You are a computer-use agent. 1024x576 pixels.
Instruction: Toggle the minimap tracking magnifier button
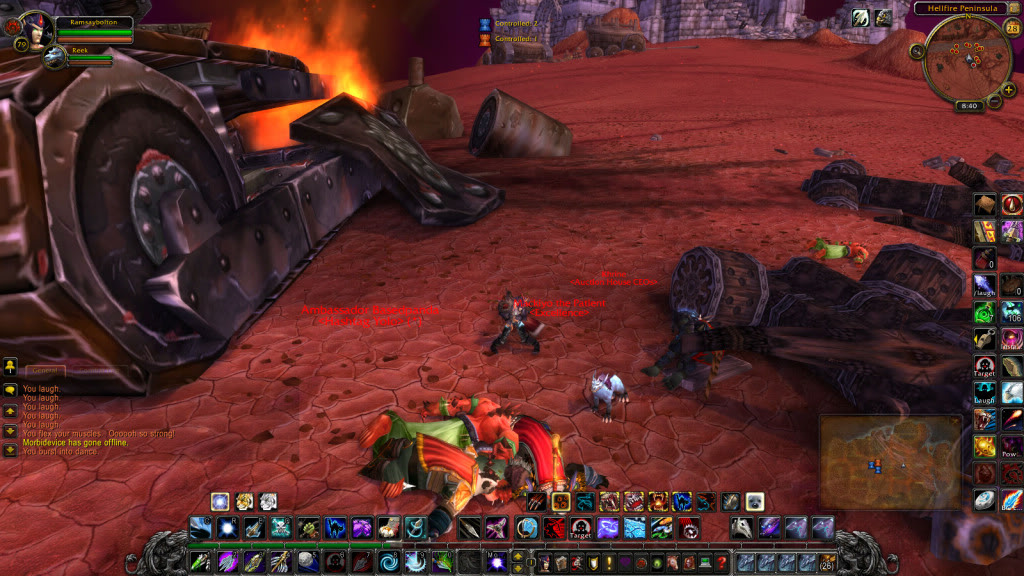[917, 51]
